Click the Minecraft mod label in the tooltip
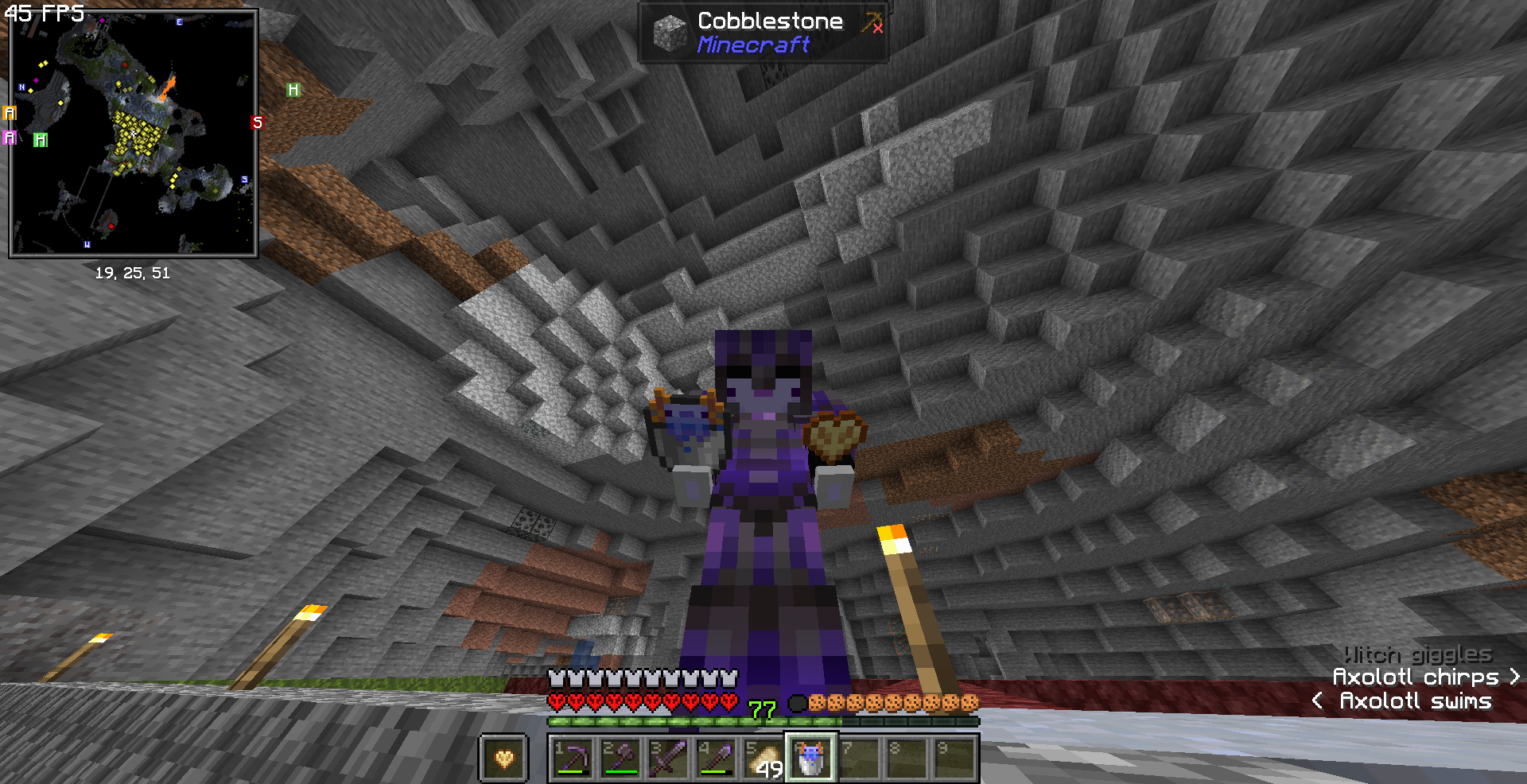1527x784 pixels. pos(752,45)
